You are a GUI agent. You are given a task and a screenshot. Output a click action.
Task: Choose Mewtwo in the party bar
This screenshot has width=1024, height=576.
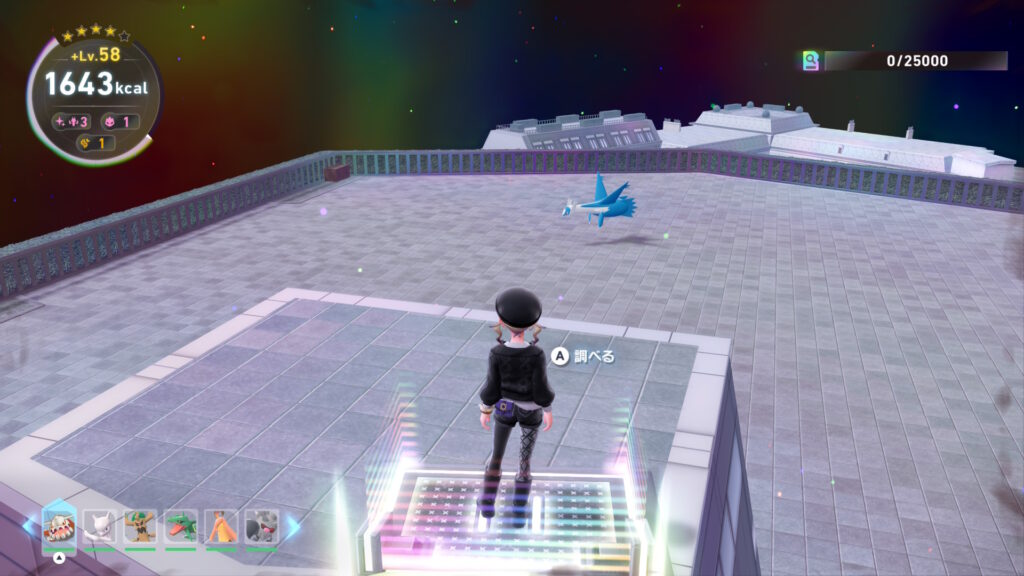coord(100,526)
